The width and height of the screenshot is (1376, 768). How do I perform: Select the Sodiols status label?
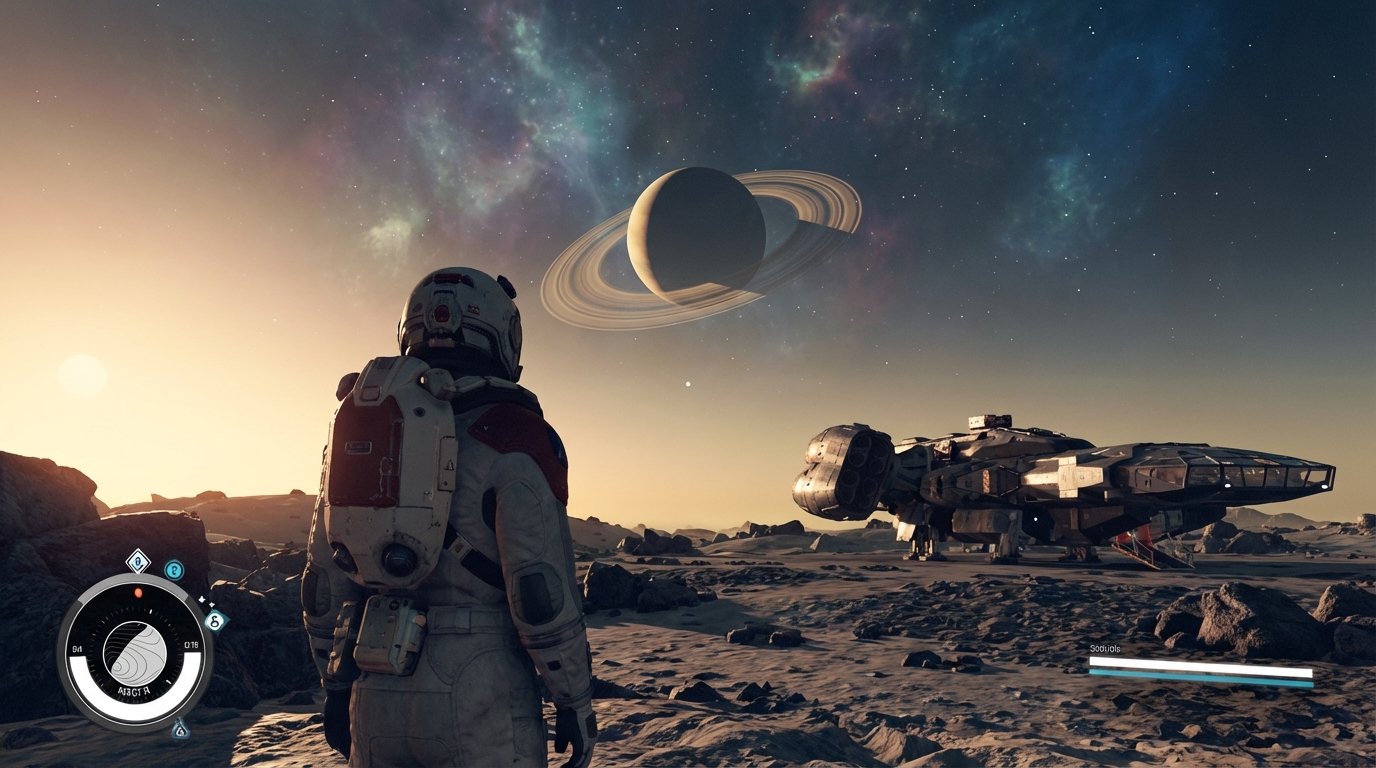click(1104, 648)
